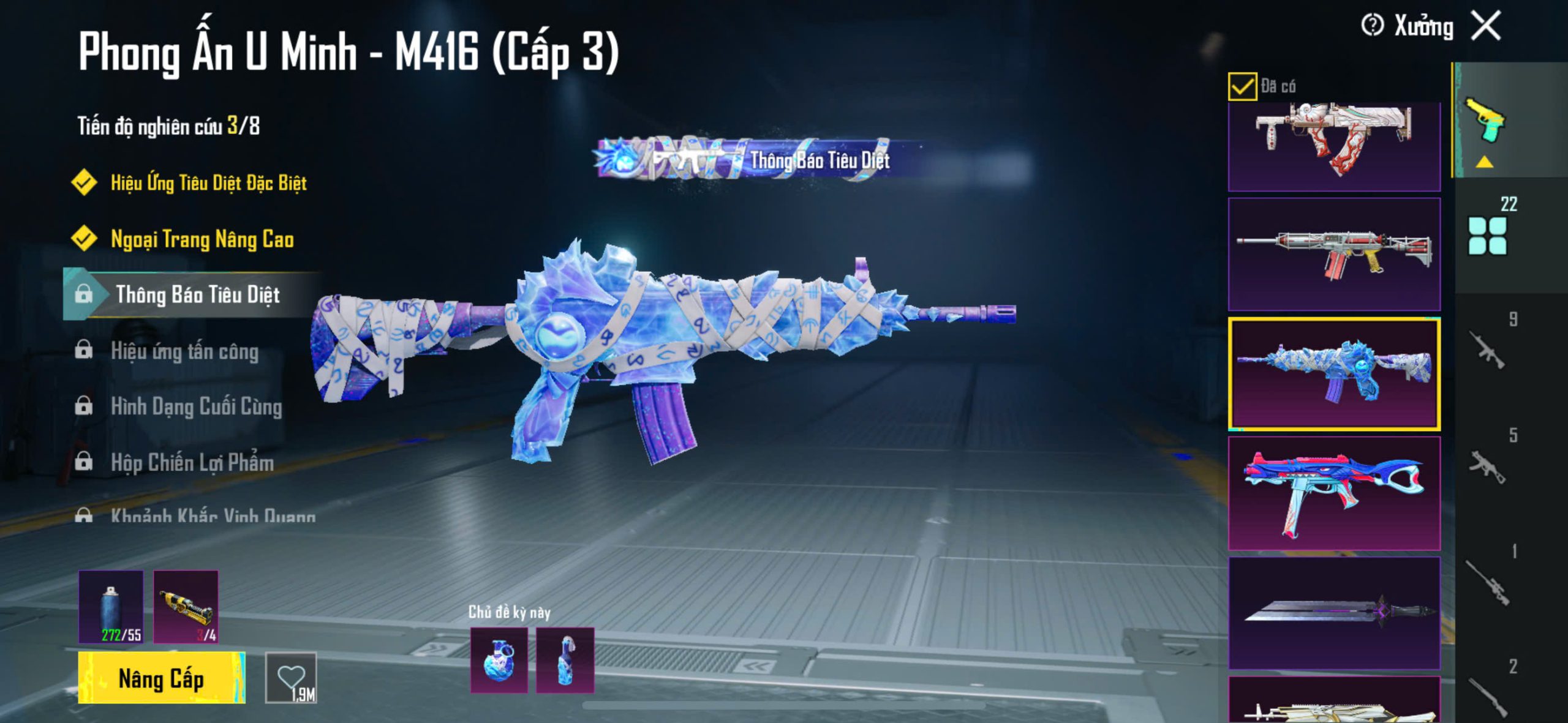1568x723 pixels.
Task: Open the blue spray paint material slot
Action: pyautogui.click(x=111, y=607)
